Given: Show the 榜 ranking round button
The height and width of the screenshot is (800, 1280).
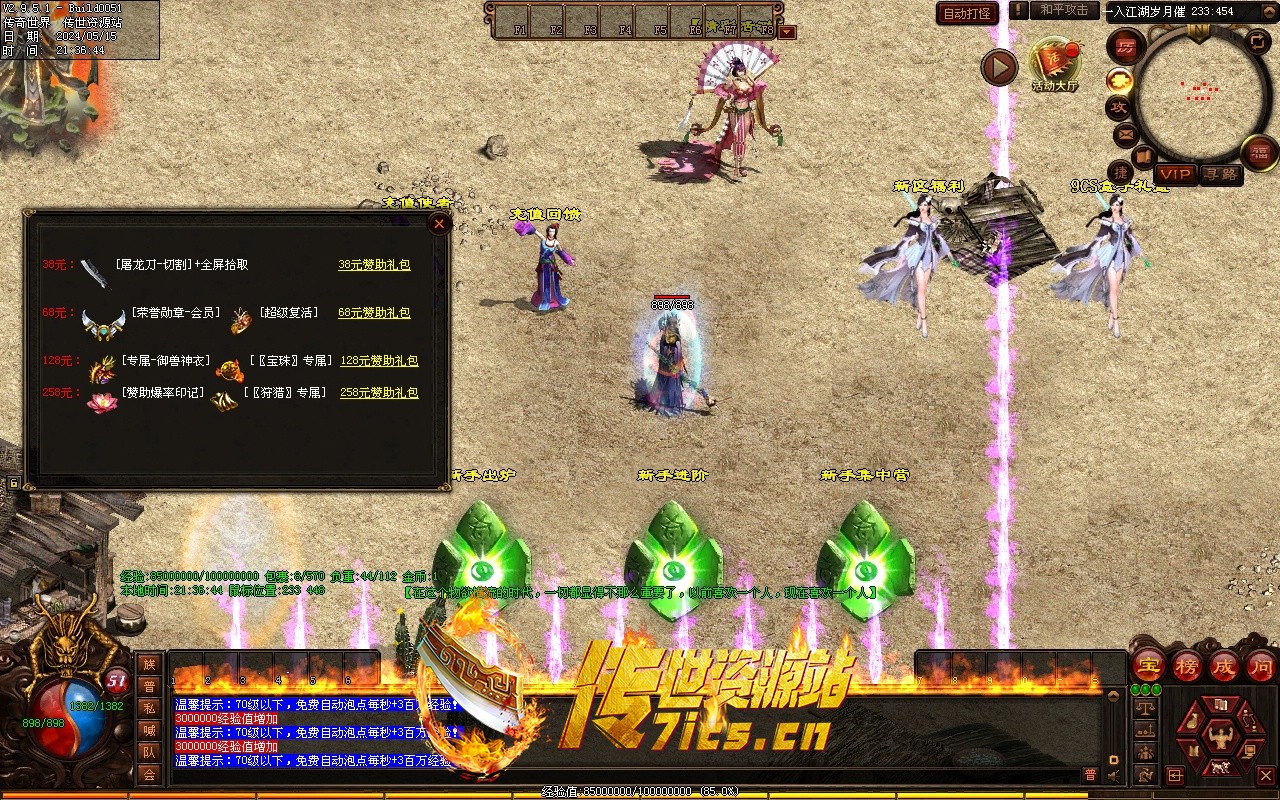Looking at the screenshot, I should 1187,665.
